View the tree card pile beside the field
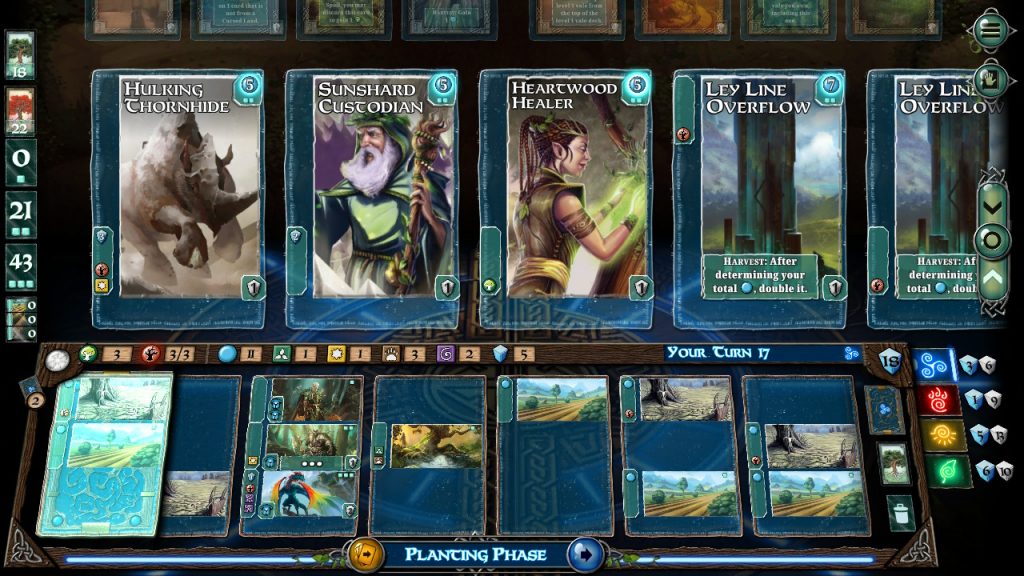This screenshot has height=576, width=1024. pyautogui.click(x=893, y=463)
